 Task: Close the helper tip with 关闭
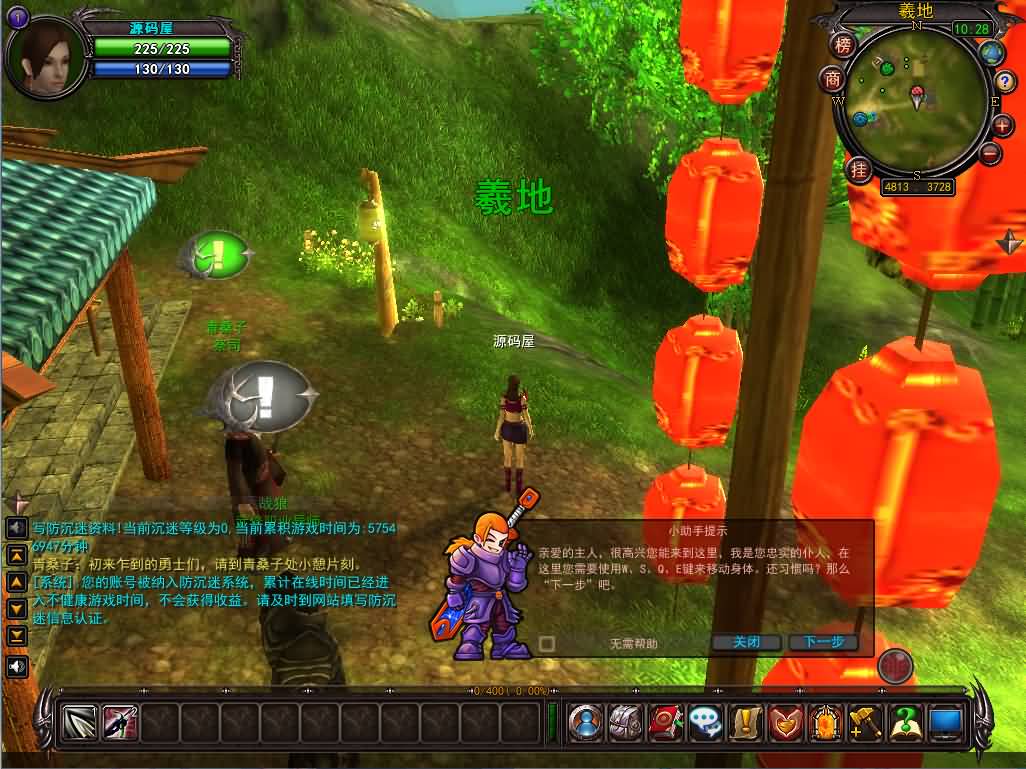pos(747,642)
